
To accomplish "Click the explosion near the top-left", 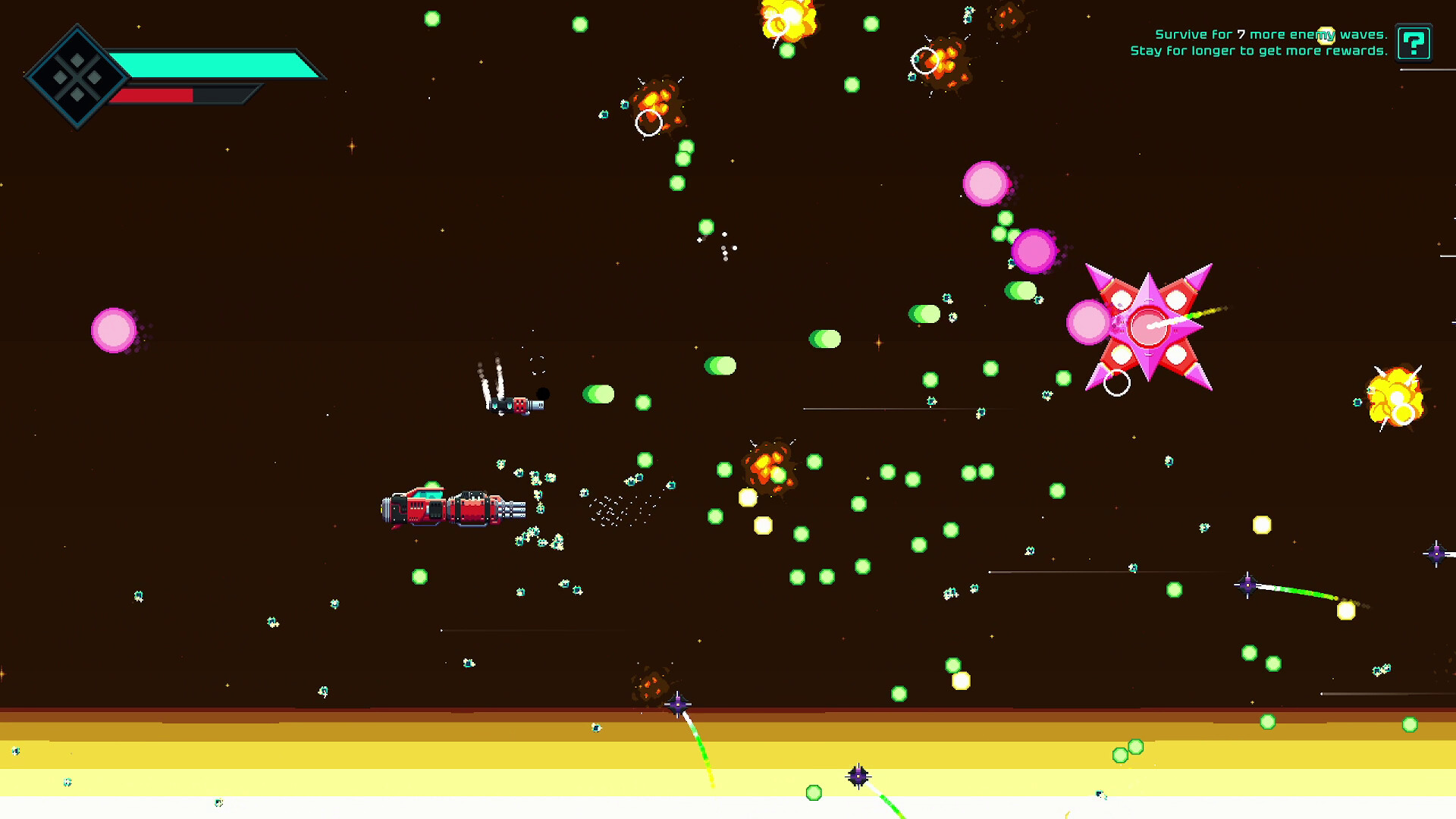I will point(656,99).
